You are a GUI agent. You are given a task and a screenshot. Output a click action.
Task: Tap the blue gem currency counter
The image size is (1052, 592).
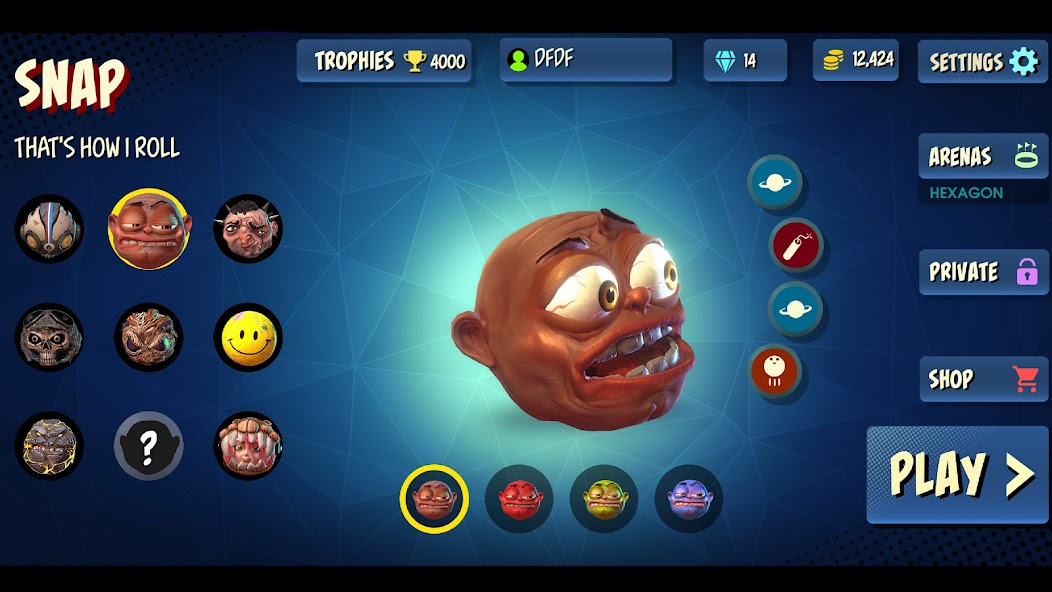745,61
